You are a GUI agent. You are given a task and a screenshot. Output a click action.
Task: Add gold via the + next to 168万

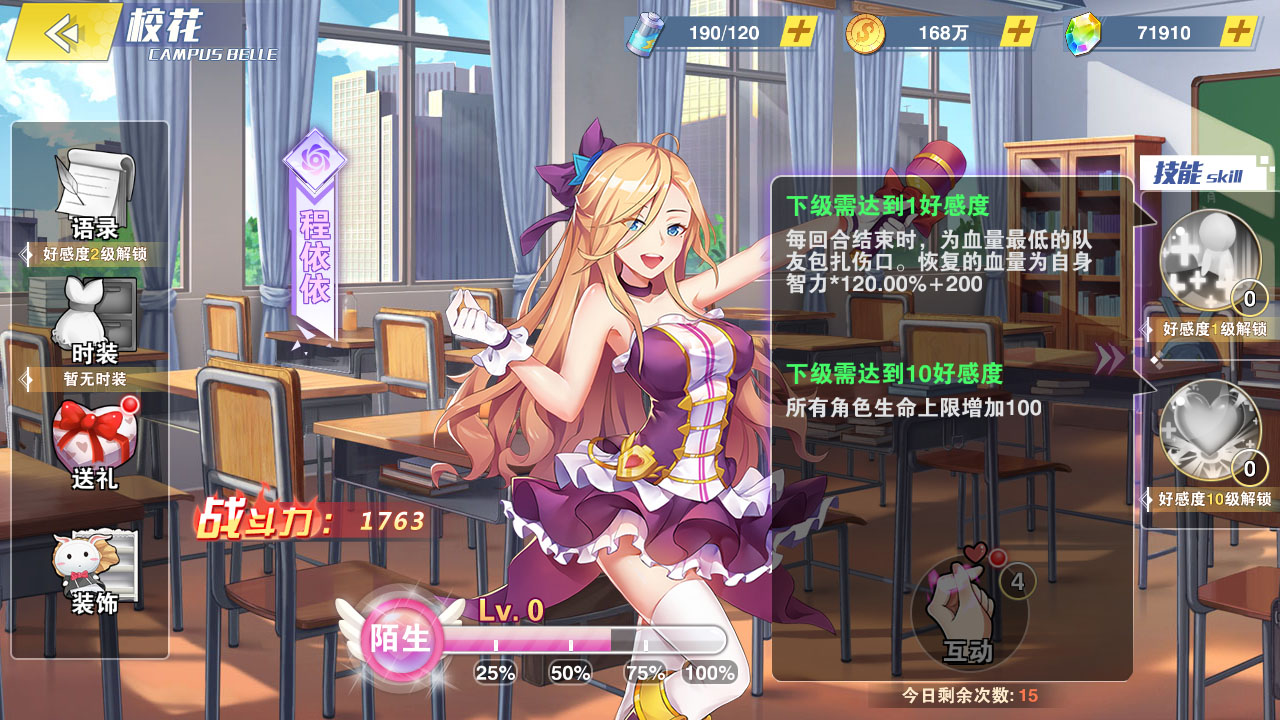click(1021, 31)
